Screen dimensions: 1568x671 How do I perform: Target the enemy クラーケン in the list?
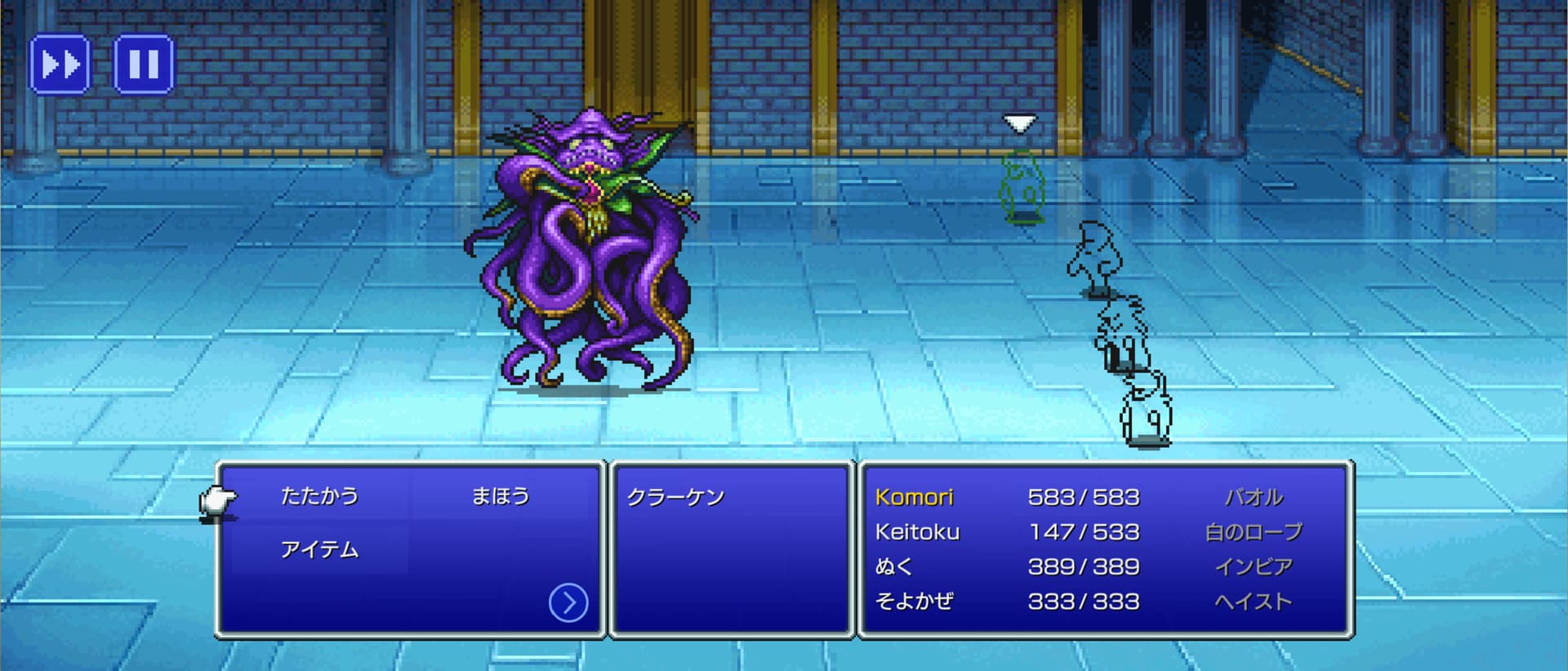coord(675,498)
